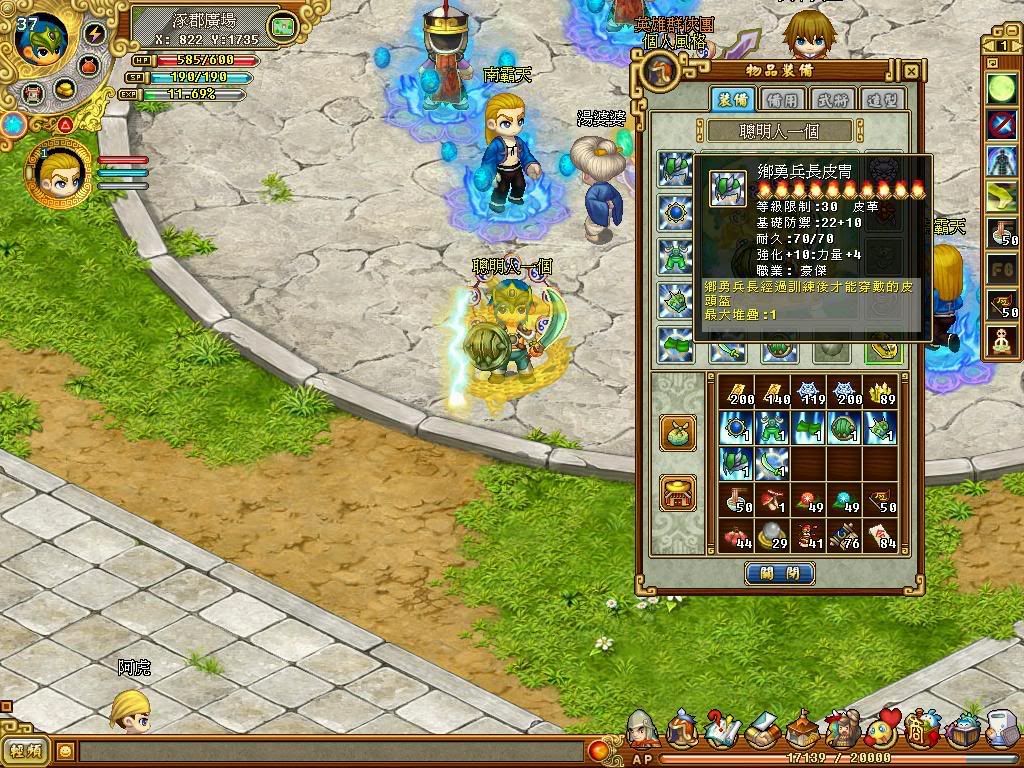Open the pouch bag button beside the inventory grid
This screenshot has height=768, width=1024.
click(x=678, y=431)
